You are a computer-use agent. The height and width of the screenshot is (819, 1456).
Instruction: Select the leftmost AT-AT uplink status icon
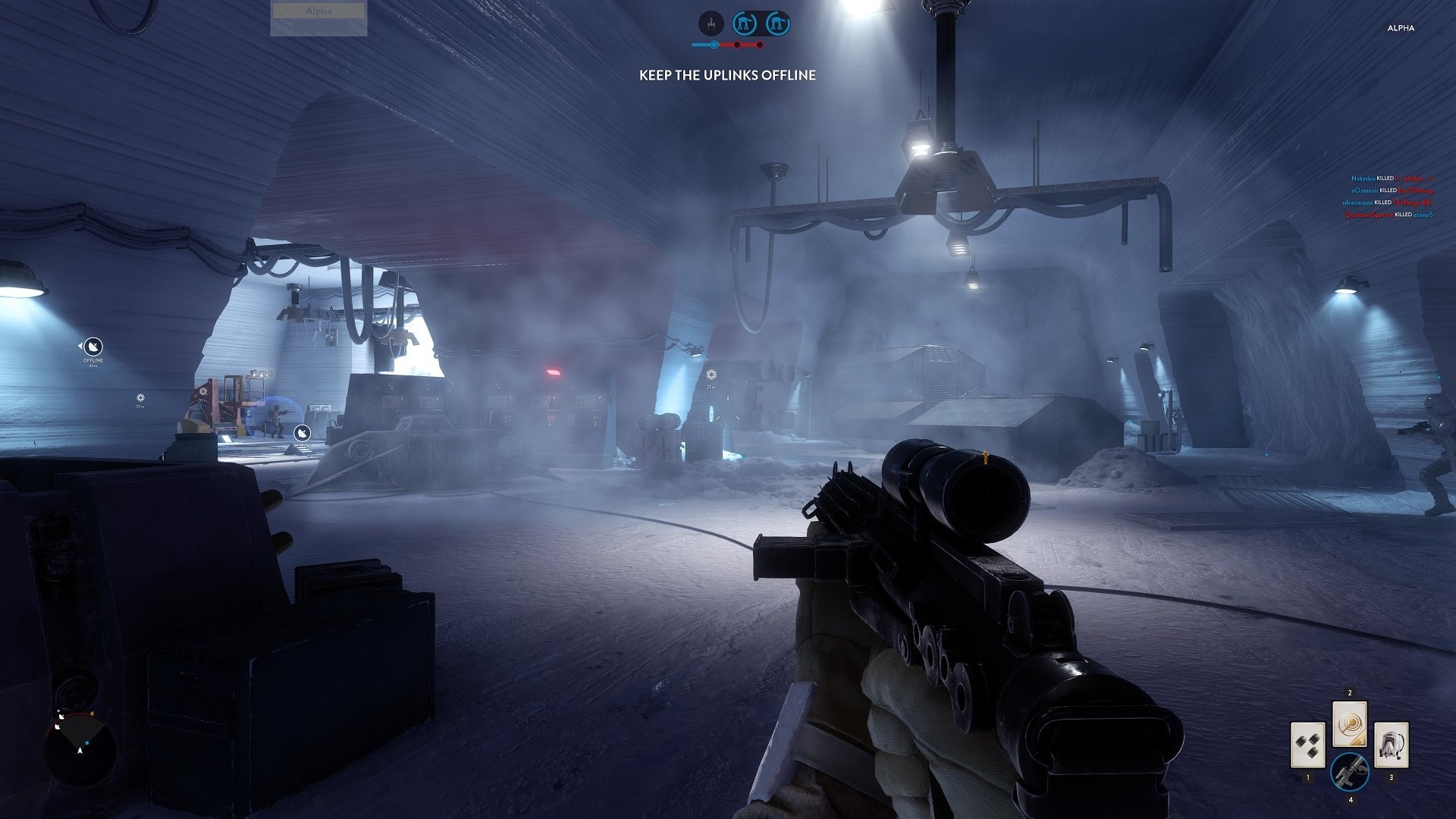744,21
